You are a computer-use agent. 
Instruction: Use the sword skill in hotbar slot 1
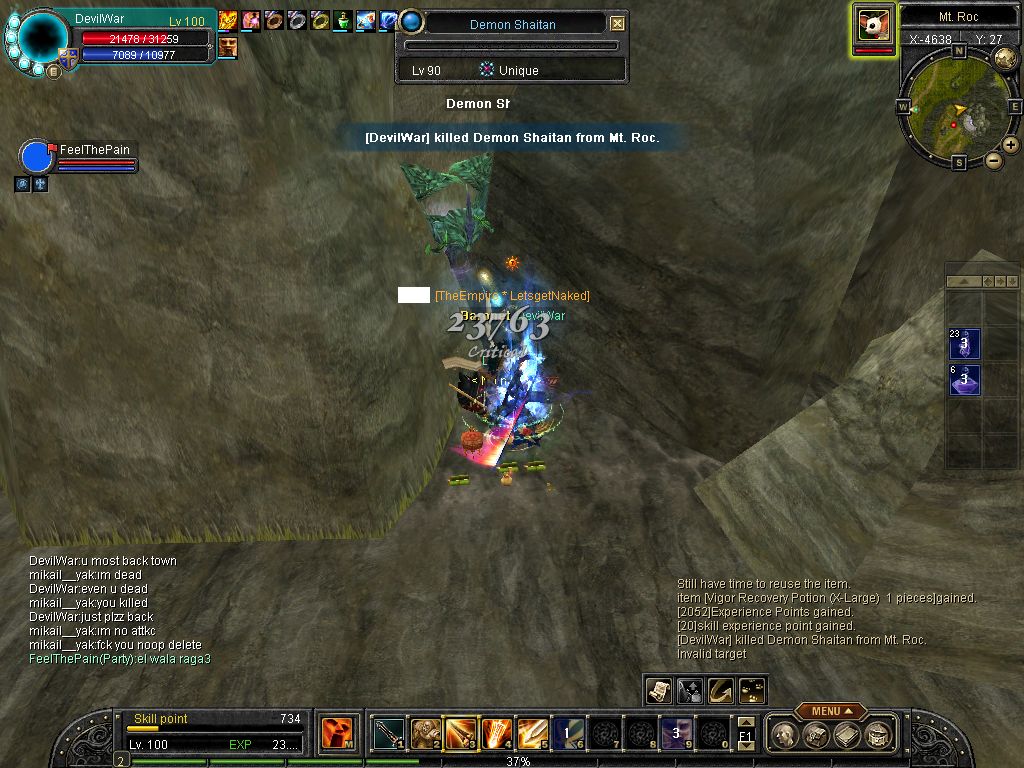(389, 735)
